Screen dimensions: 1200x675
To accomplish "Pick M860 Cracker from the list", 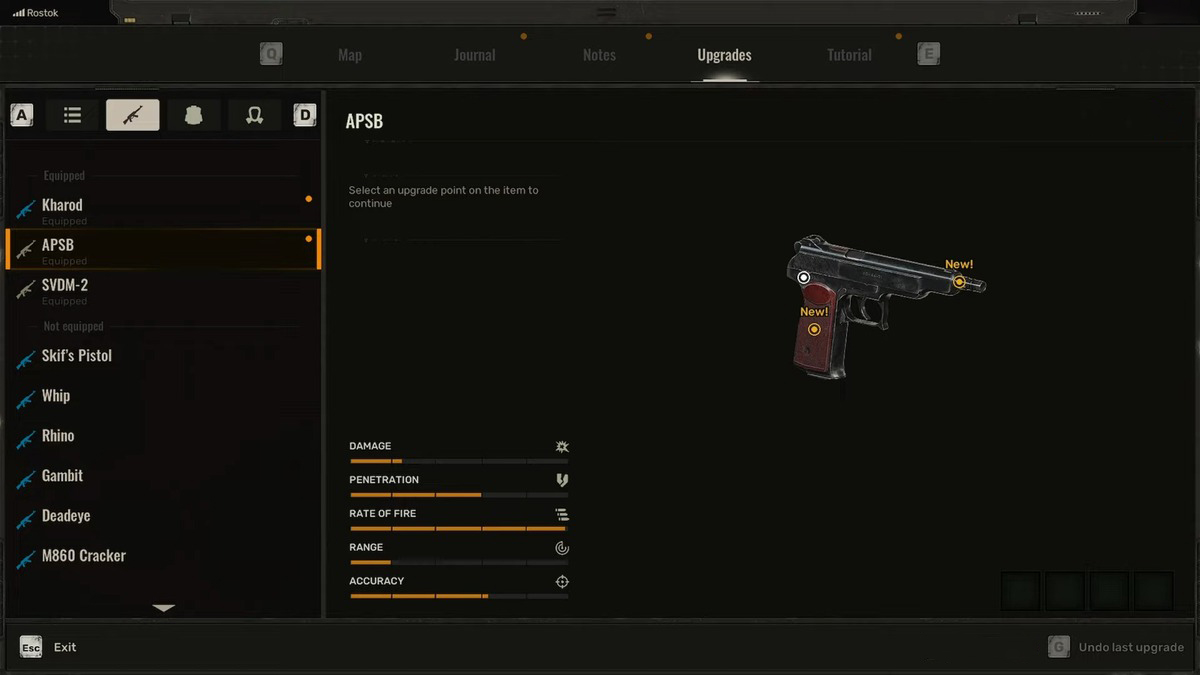I will click(84, 556).
